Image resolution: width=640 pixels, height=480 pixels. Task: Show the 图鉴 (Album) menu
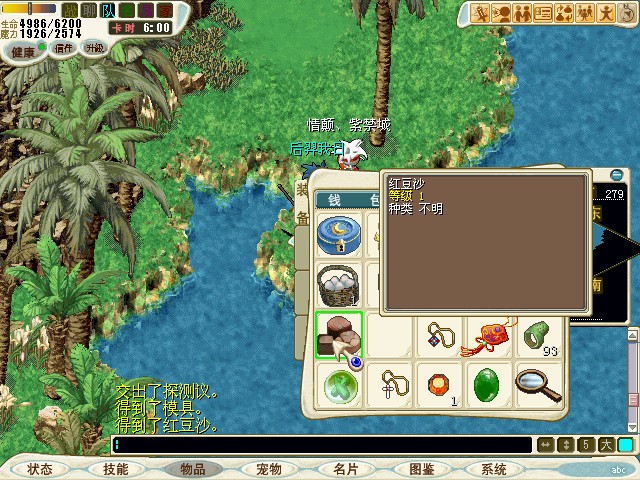click(421, 468)
